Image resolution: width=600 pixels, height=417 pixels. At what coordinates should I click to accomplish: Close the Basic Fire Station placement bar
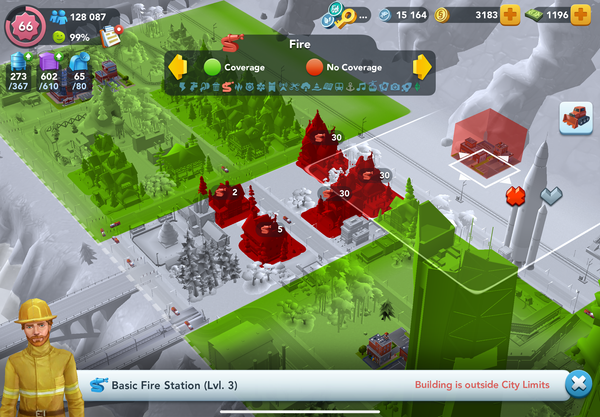pos(576,384)
